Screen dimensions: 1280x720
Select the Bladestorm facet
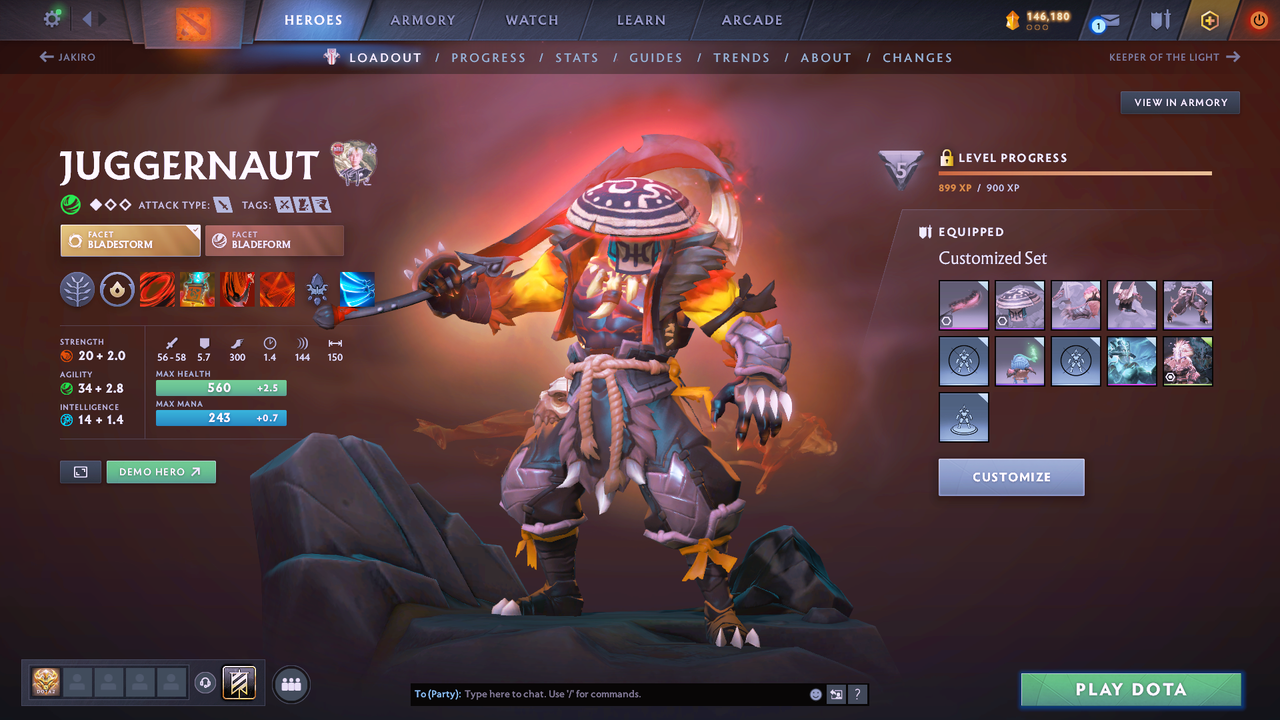[130, 240]
